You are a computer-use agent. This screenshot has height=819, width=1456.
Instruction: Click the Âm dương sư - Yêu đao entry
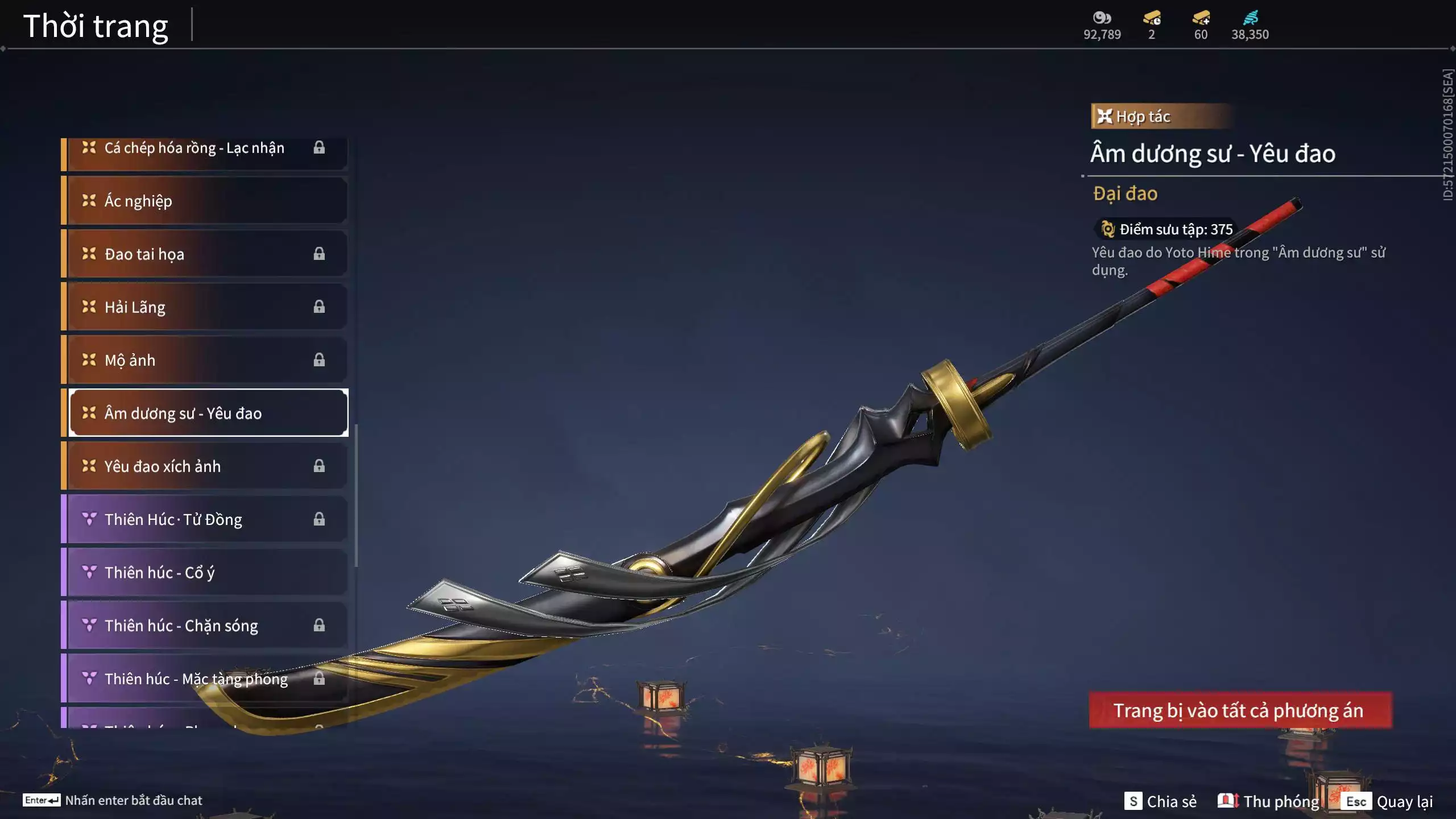[x=208, y=413]
